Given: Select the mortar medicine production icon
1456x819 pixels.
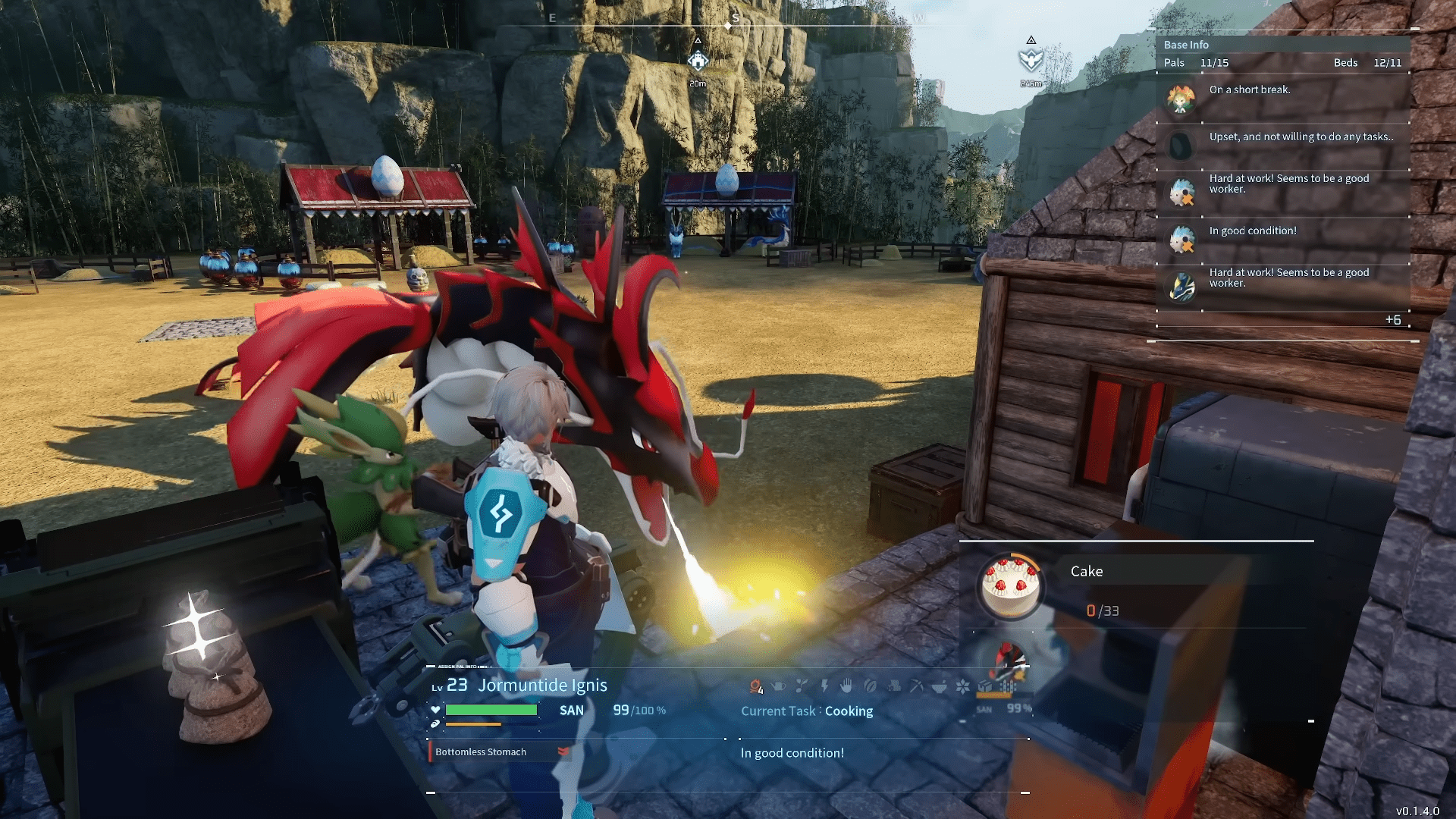Looking at the screenshot, I should pyautogui.click(x=940, y=686).
